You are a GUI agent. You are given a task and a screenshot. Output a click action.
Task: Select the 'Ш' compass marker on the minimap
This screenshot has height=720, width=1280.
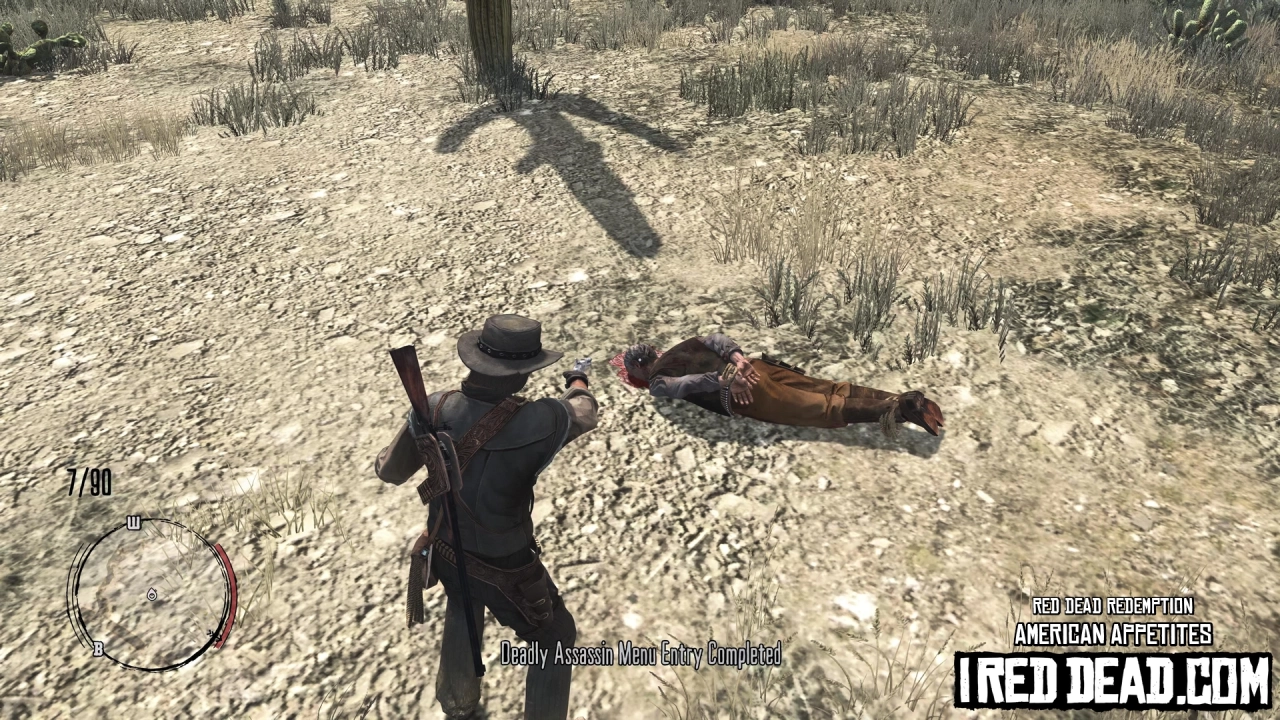pos(135,520)
